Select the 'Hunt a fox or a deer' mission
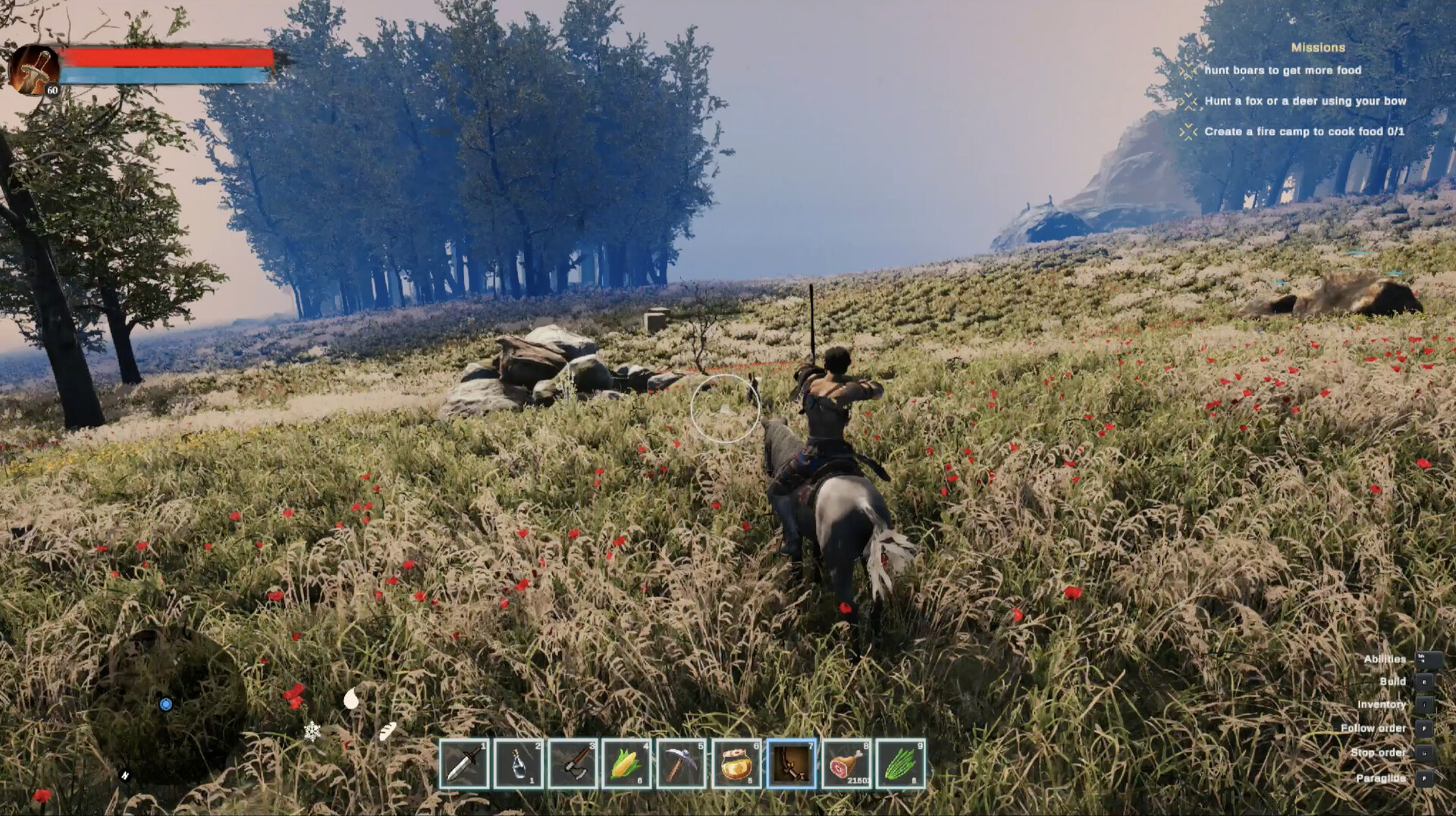 (x=1304, y=101)
